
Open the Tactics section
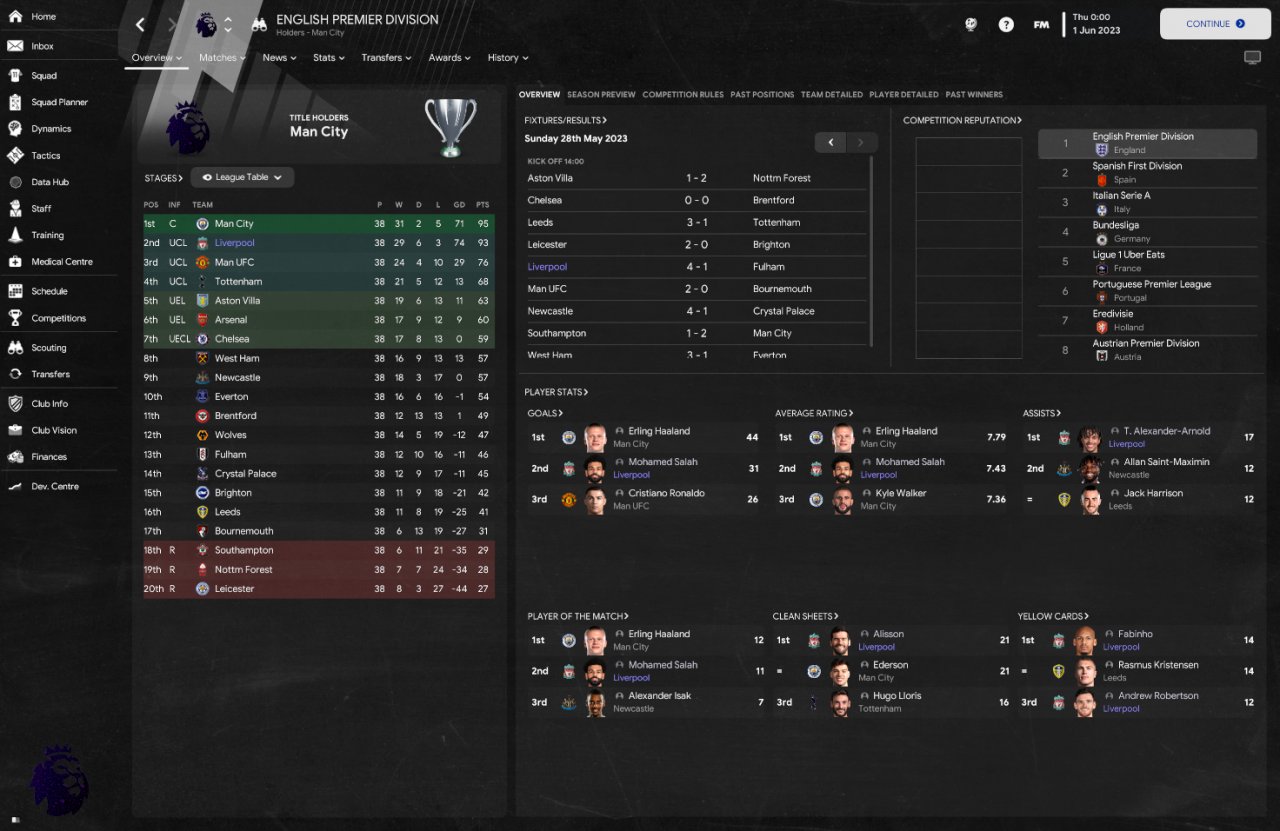(46, 156)
